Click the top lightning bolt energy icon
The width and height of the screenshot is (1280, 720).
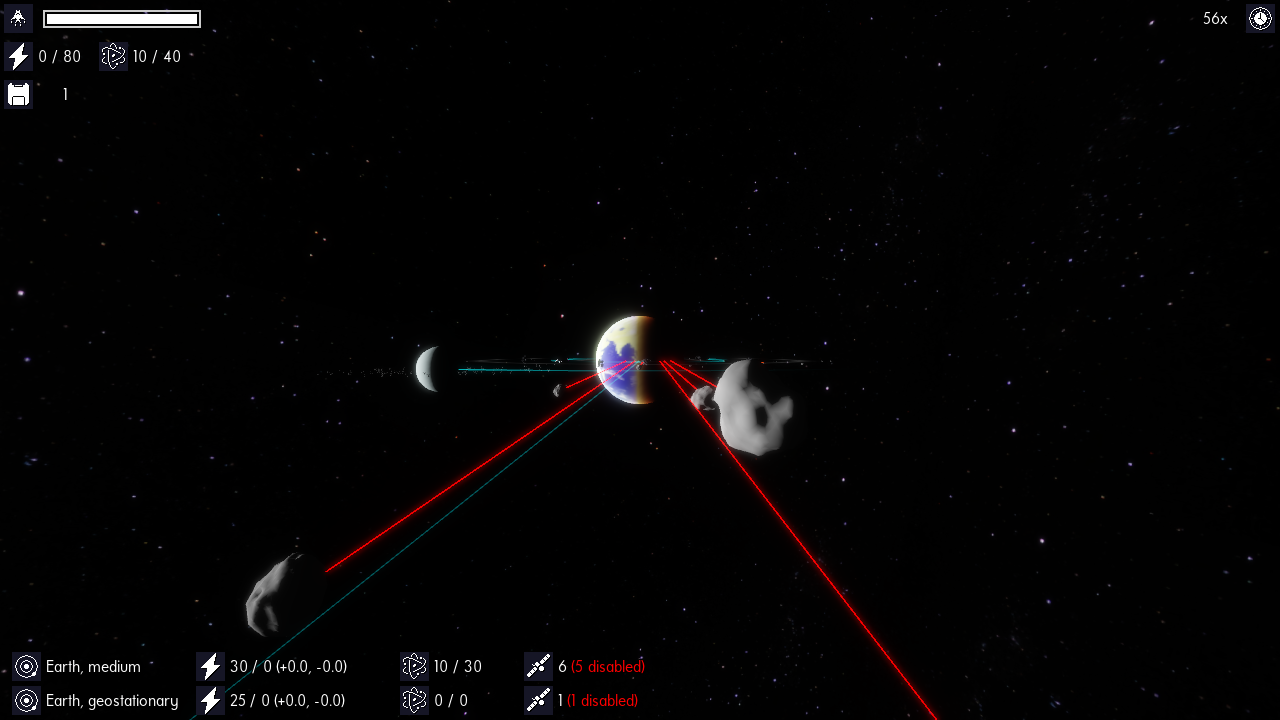click(18, 57)
